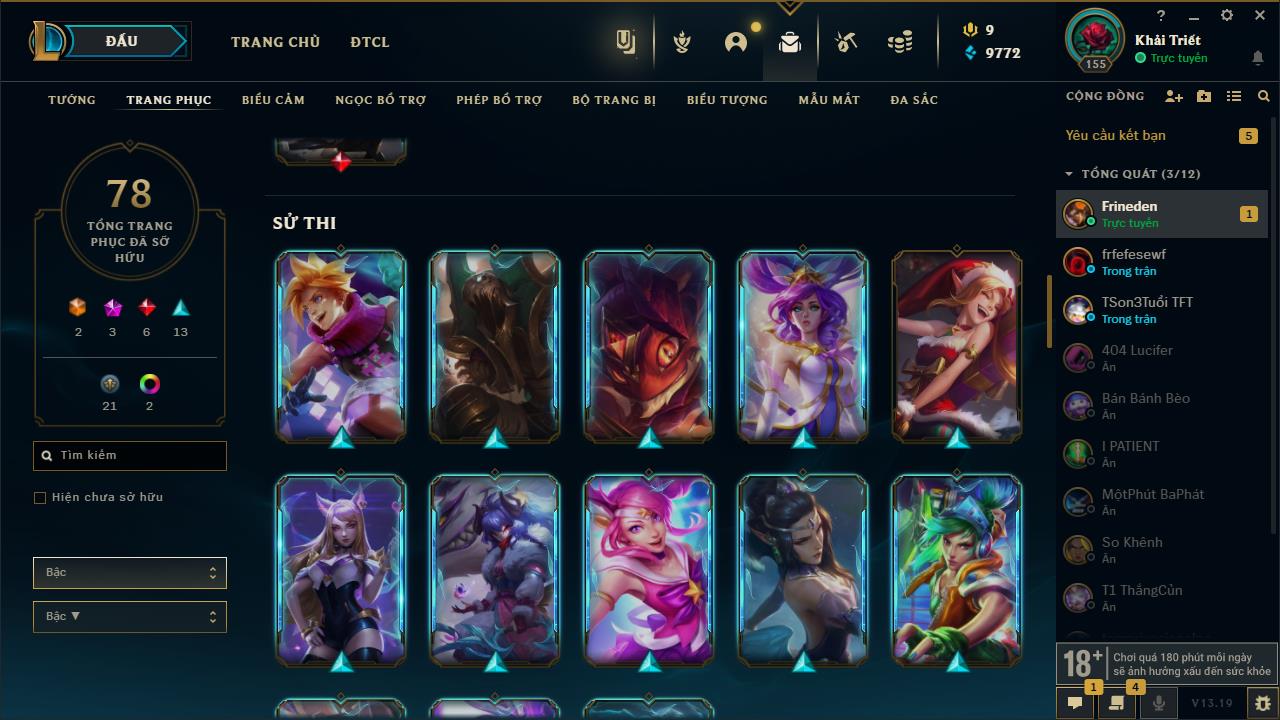Open your Profile via the person icon
The height and width of the screenshot is (720, 1280).
tap(735, 40)
